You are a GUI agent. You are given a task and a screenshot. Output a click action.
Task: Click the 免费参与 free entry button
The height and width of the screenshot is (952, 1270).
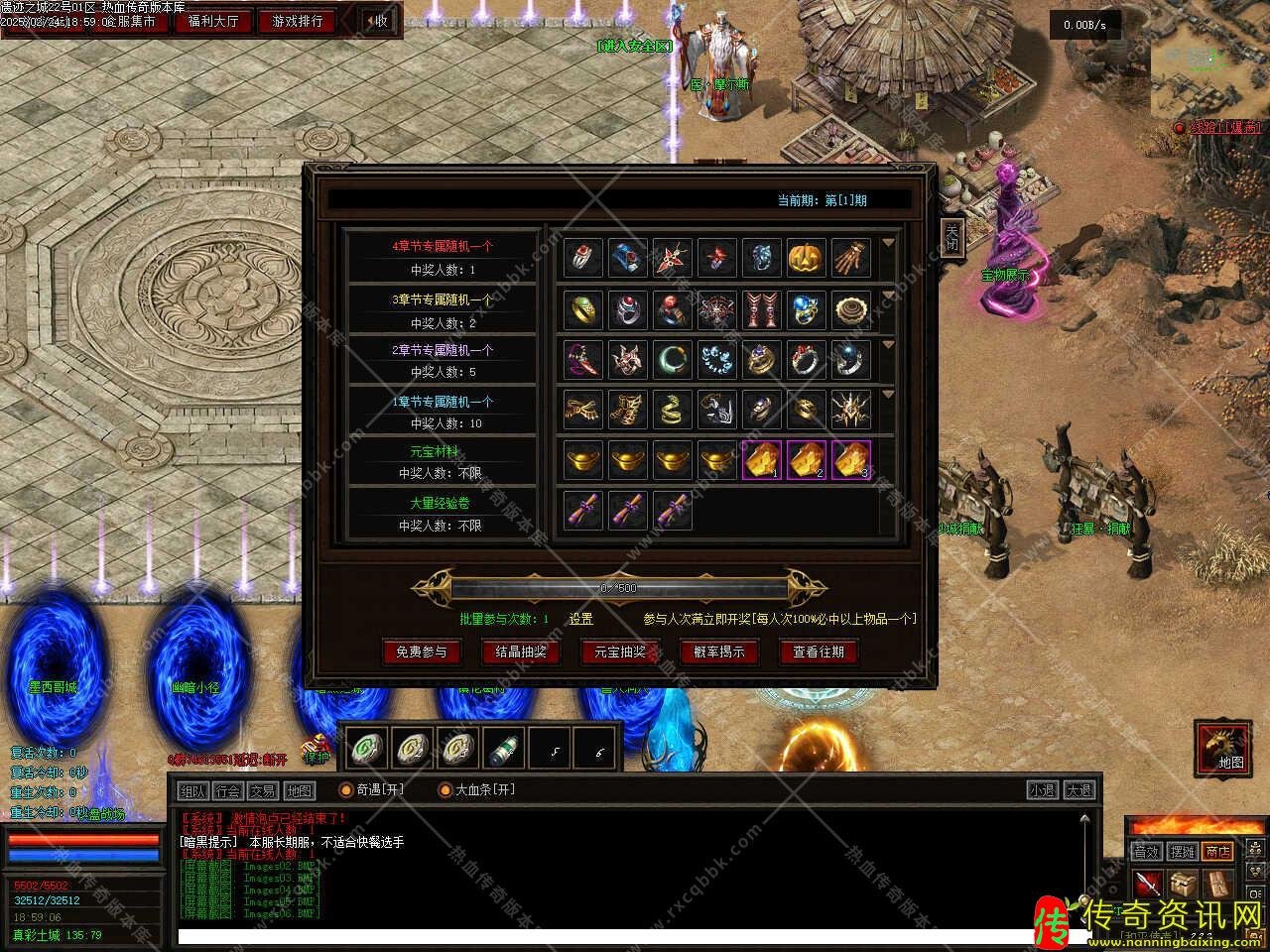point(422,652)
